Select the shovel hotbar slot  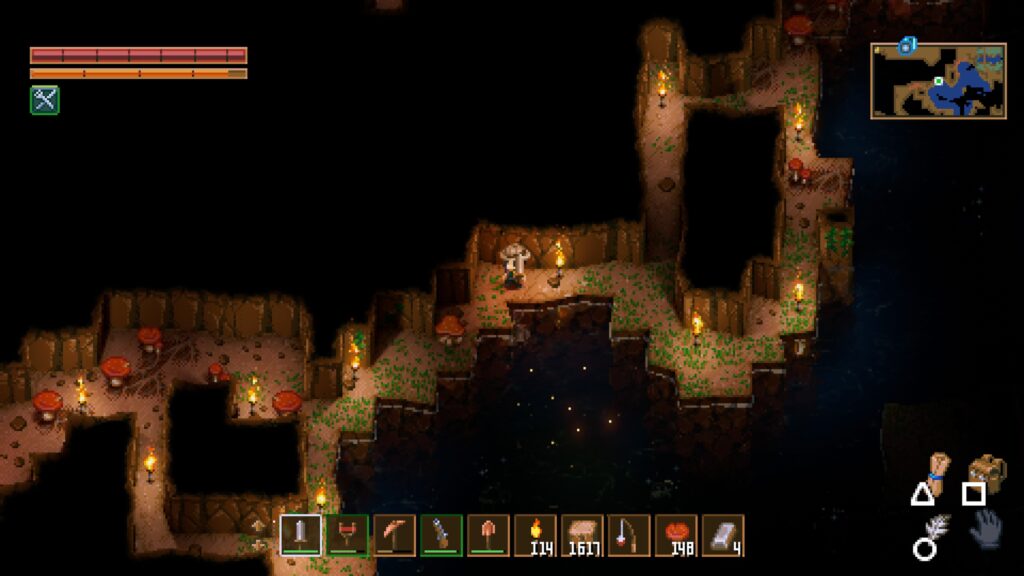[489, 535]
